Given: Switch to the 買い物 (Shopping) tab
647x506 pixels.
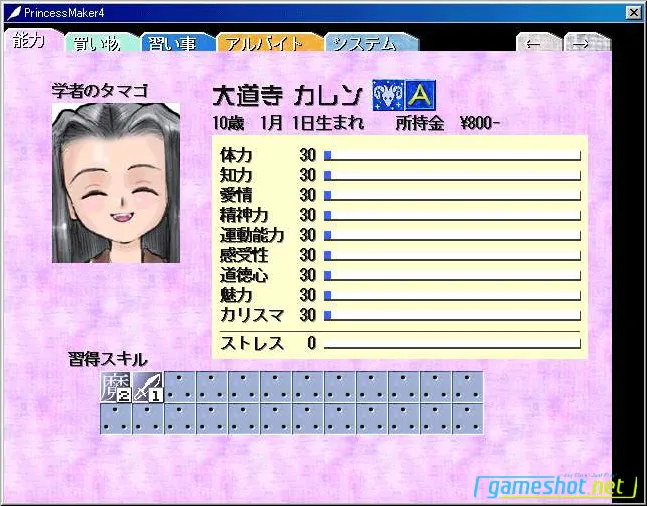Looking at the screenshot, I should pos(98,44).
